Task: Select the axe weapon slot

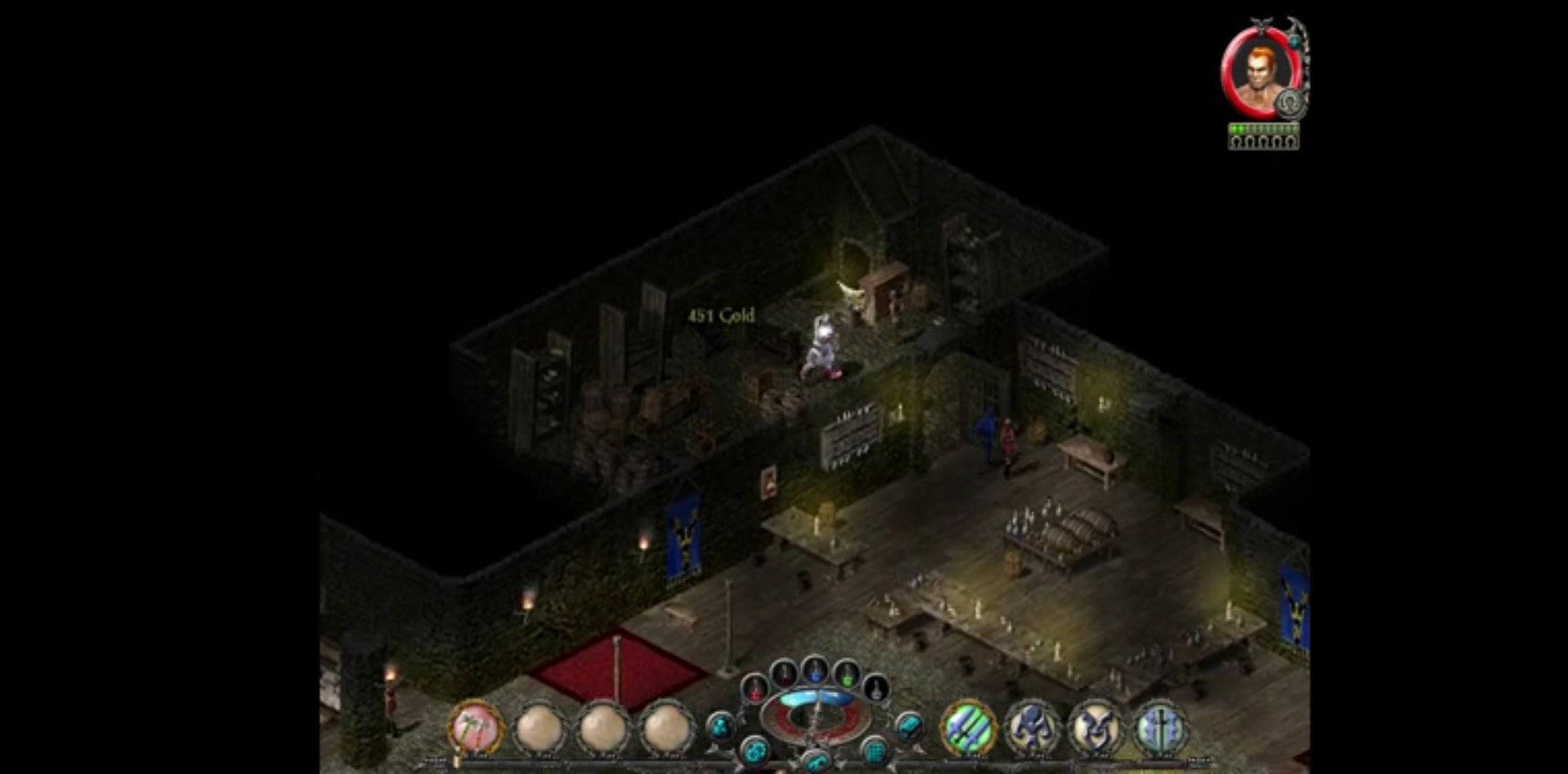Action: pos(475,728)
